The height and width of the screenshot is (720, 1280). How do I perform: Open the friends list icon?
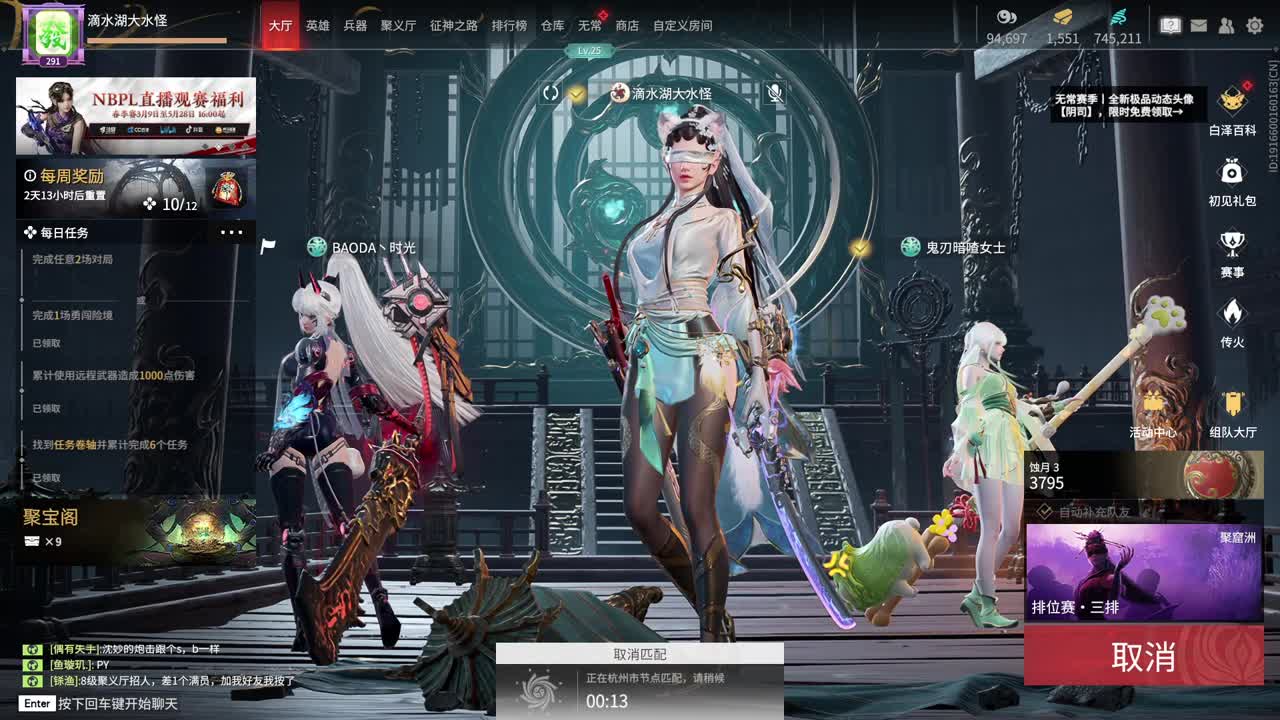pyautogui.click(x=1225, y=24)
